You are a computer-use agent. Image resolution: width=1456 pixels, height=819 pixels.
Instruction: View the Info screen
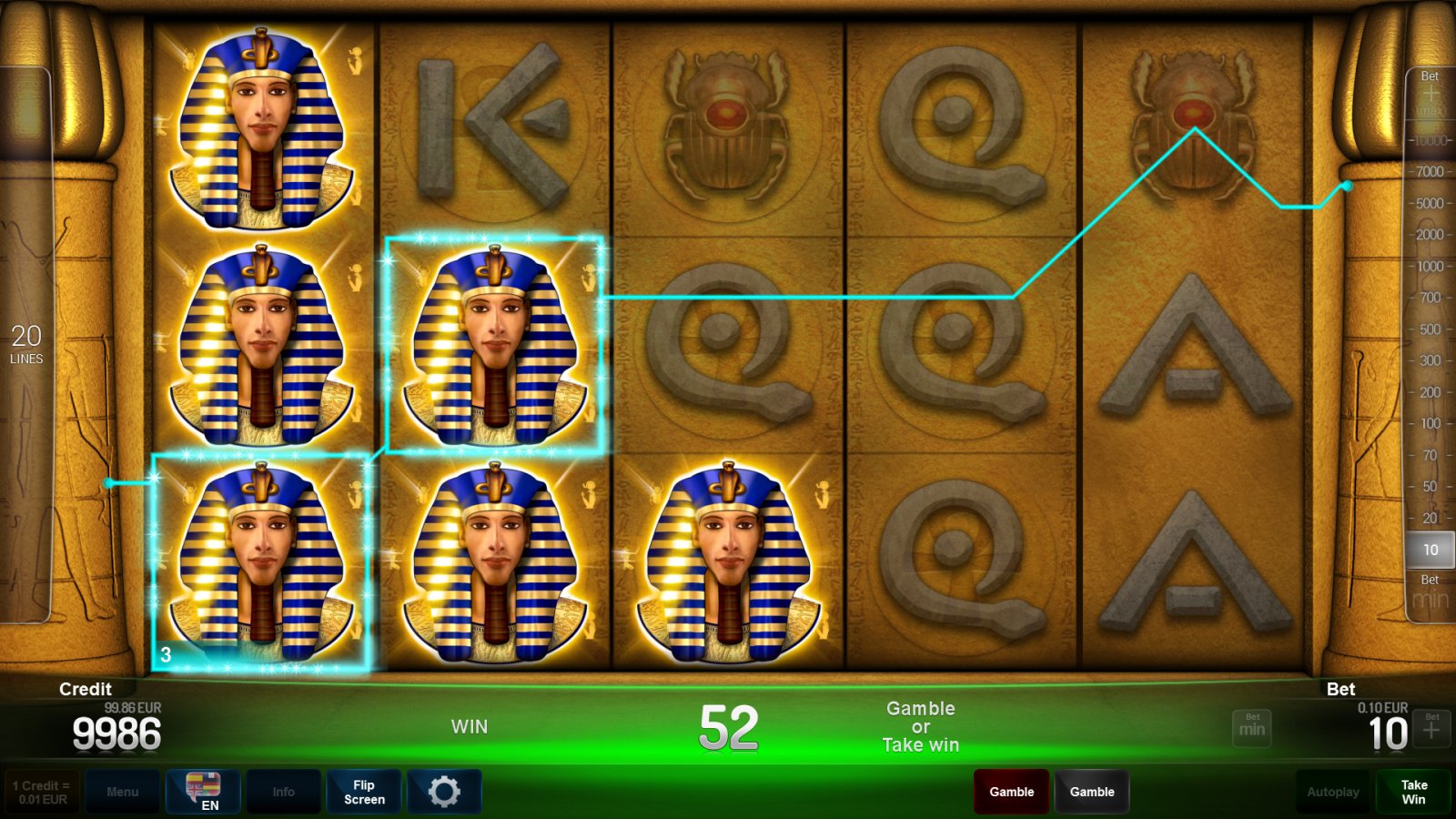[283, 791]
